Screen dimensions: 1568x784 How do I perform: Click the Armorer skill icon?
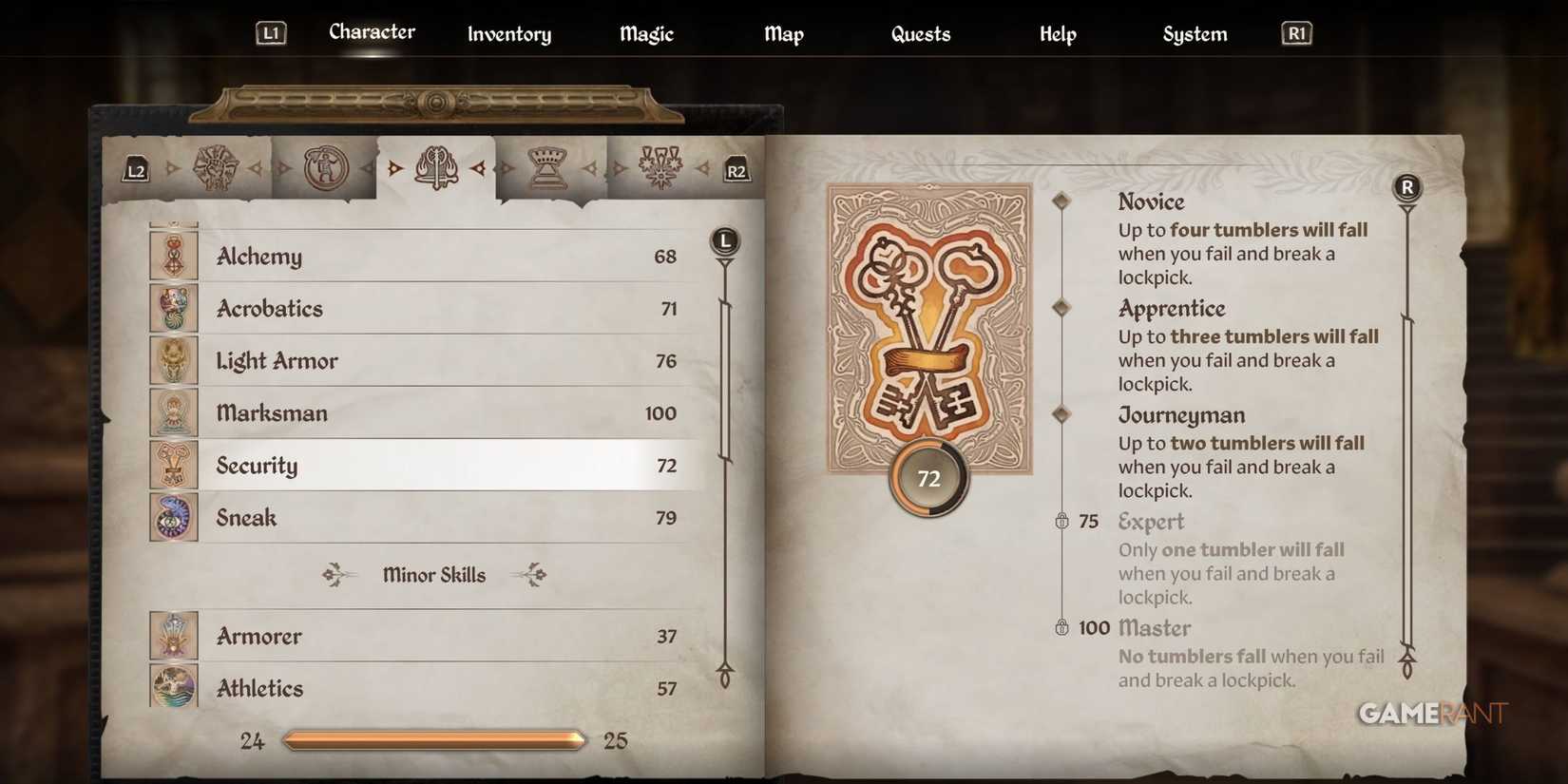coord(174,636)
